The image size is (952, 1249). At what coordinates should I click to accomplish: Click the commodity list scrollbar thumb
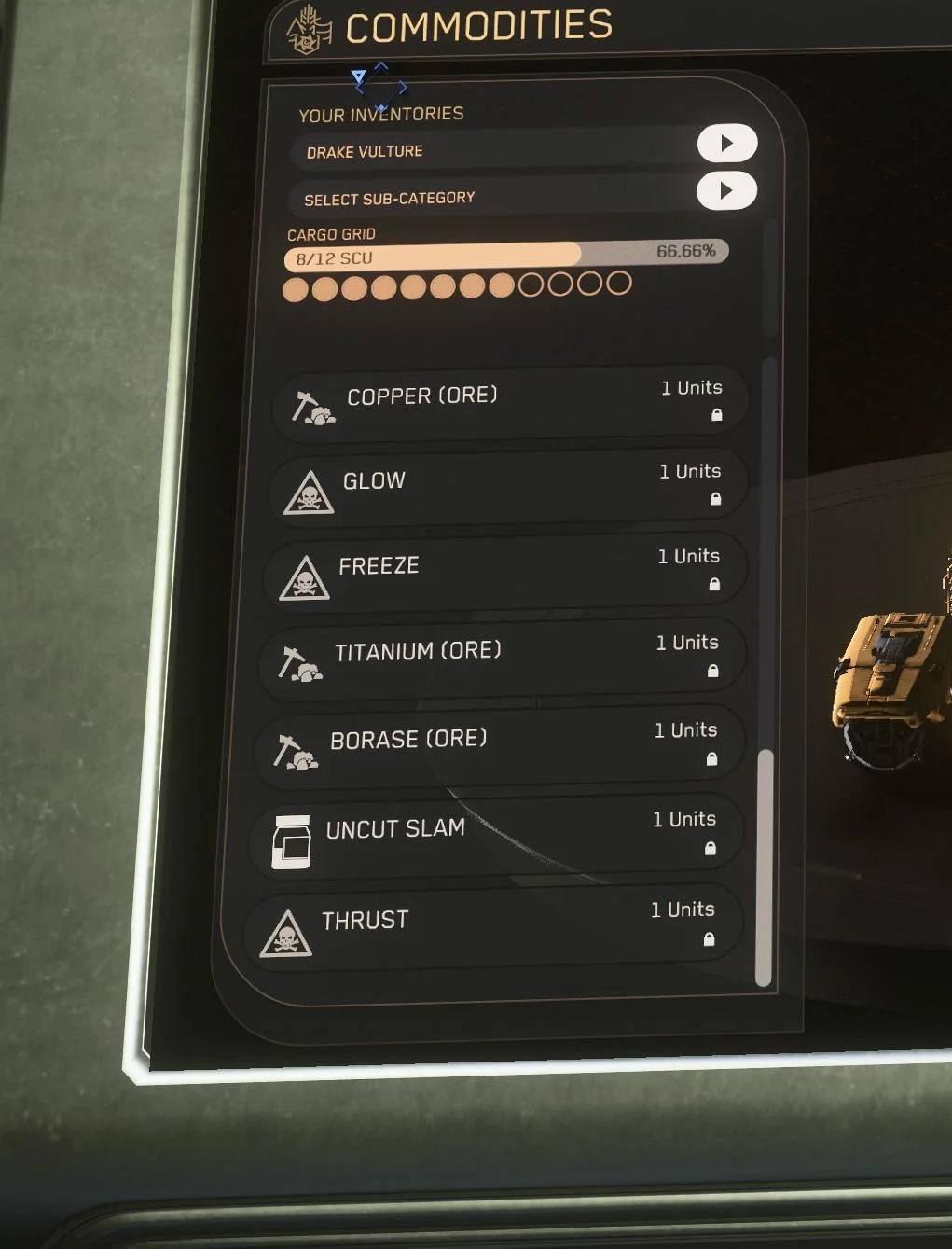point(765,867)
